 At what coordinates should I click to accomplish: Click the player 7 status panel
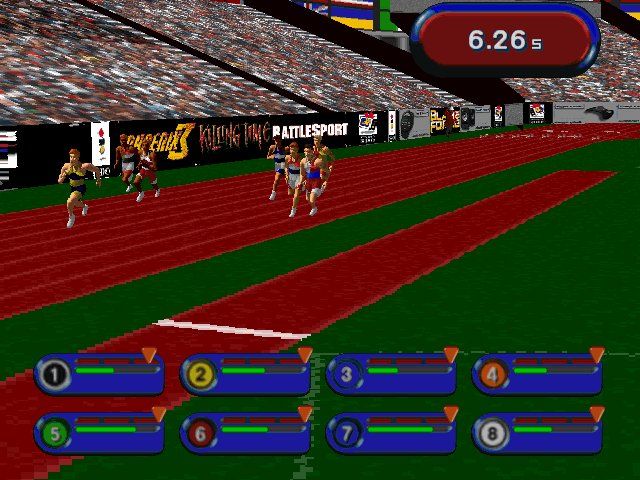click(392, 432)
